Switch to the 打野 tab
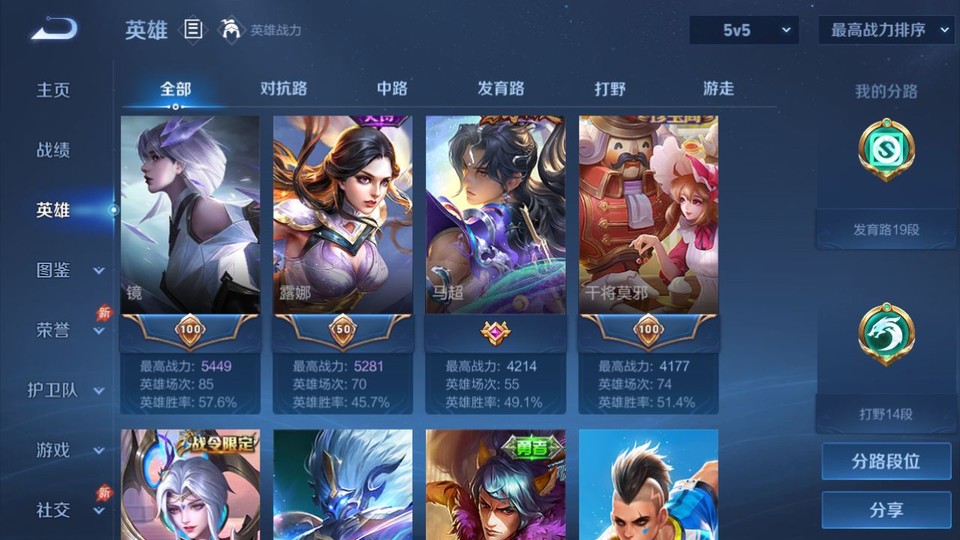The width and height of the screenshot is (960, 540). point(610,88)
